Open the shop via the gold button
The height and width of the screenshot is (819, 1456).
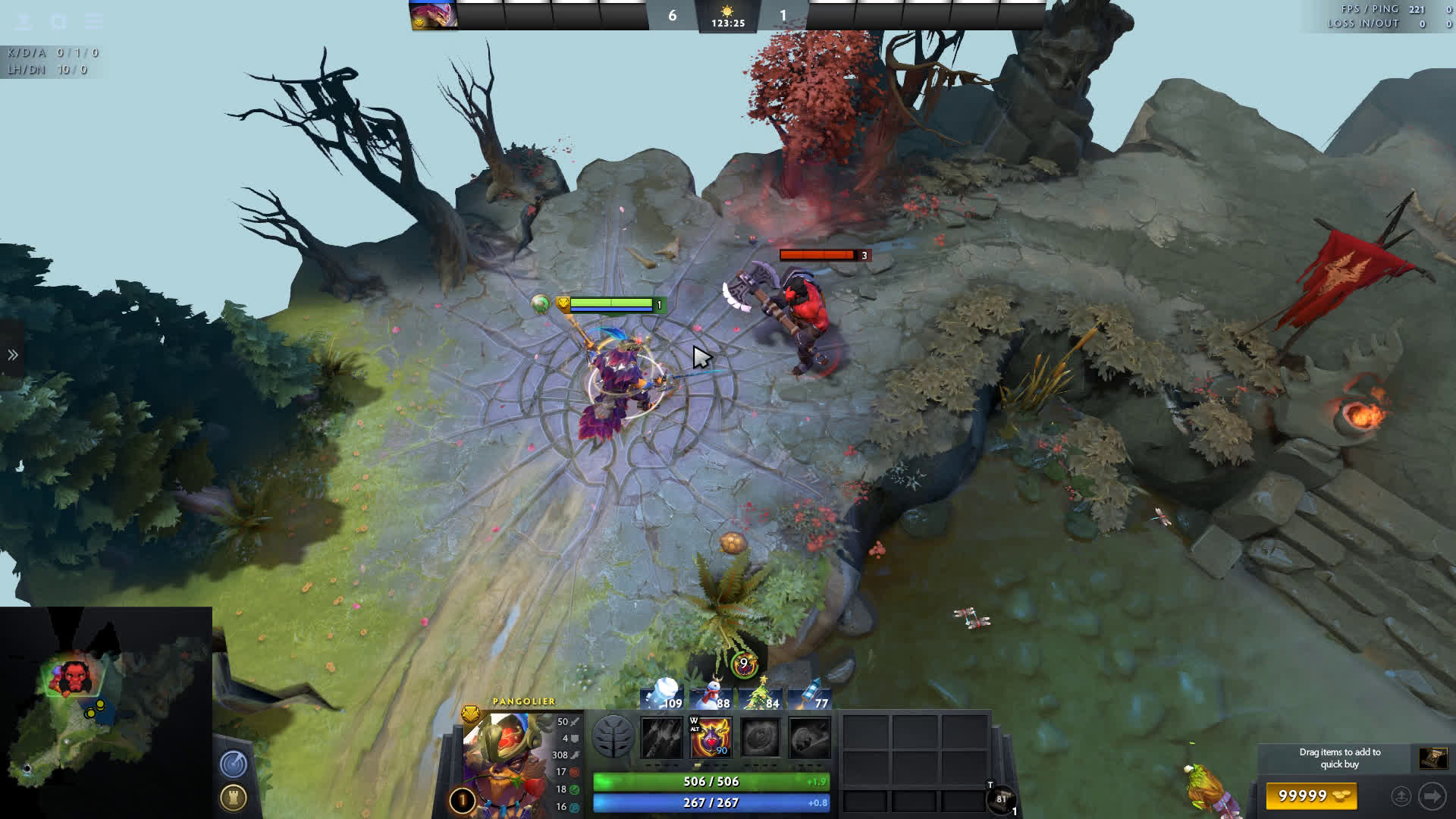(1311, 796)
